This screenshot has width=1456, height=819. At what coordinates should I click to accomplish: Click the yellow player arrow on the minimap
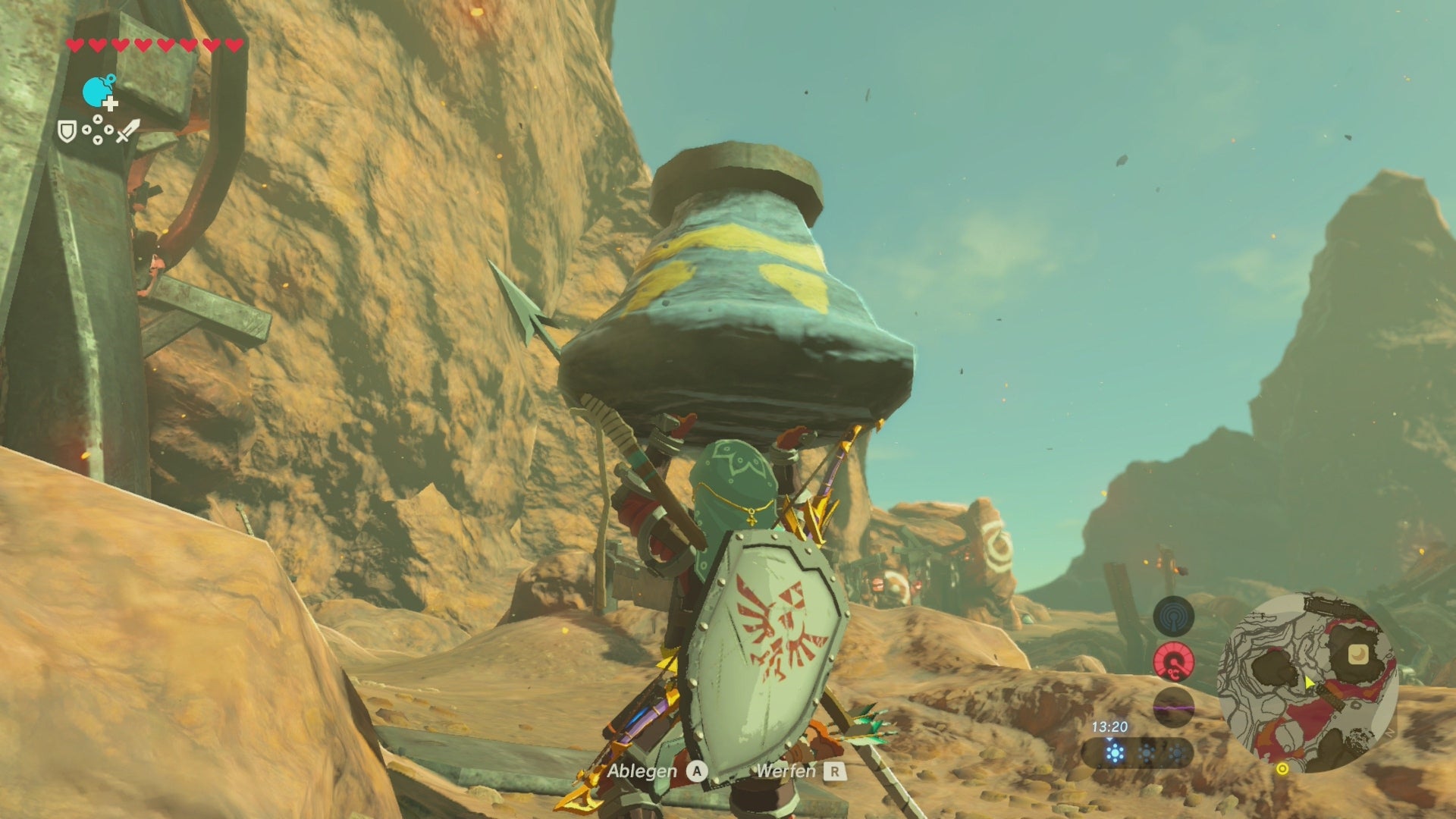coord(1309,683)
